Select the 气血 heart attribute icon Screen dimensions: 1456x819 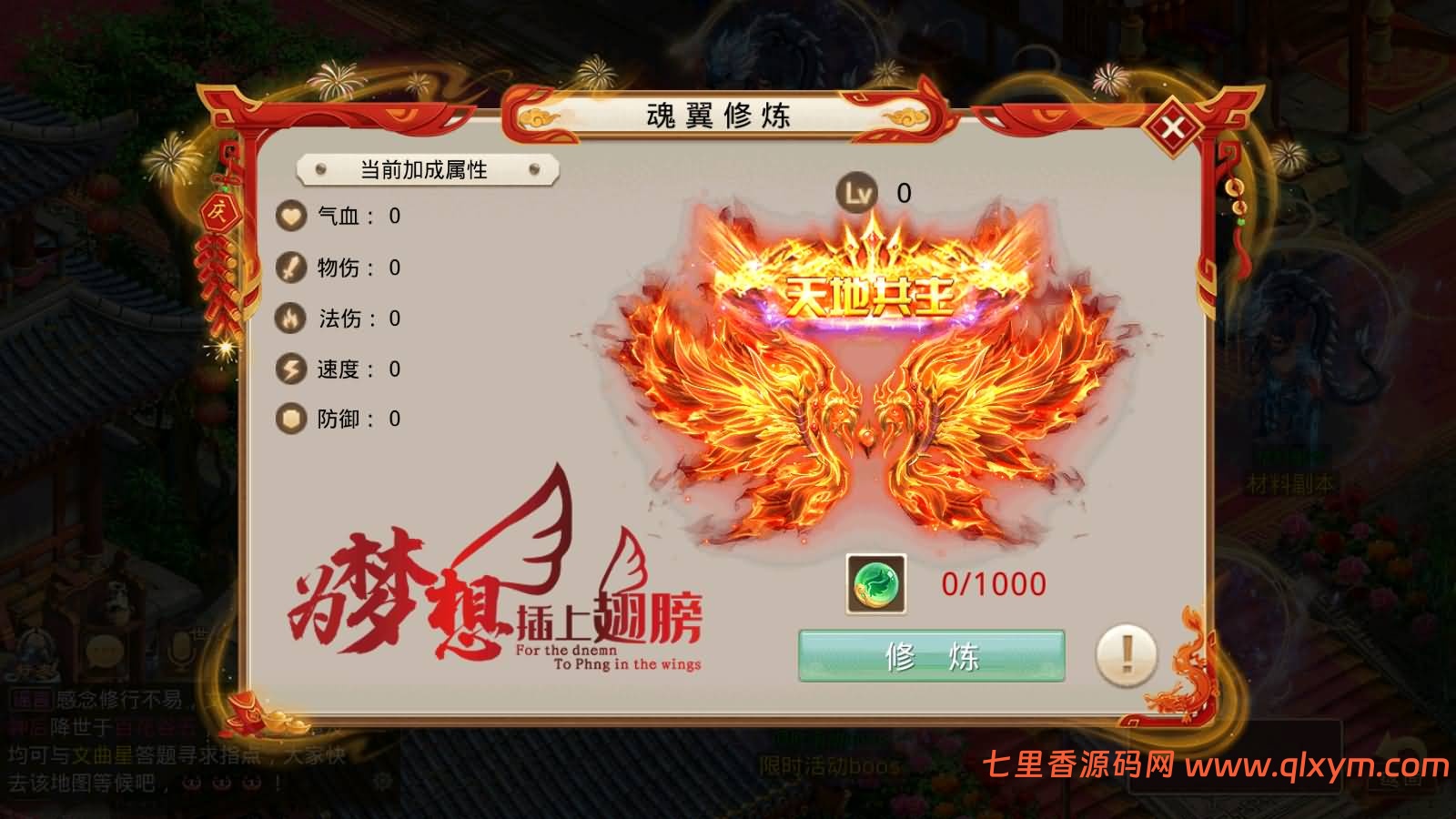289,216
